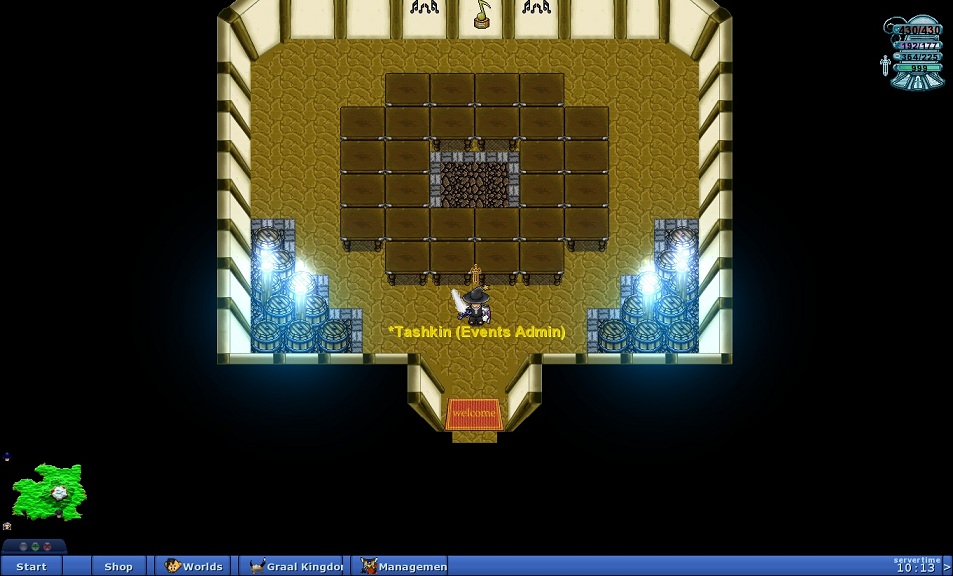Select the sword icon beside the stats panel
953x576 pixels.
click(x=884, y=66)
